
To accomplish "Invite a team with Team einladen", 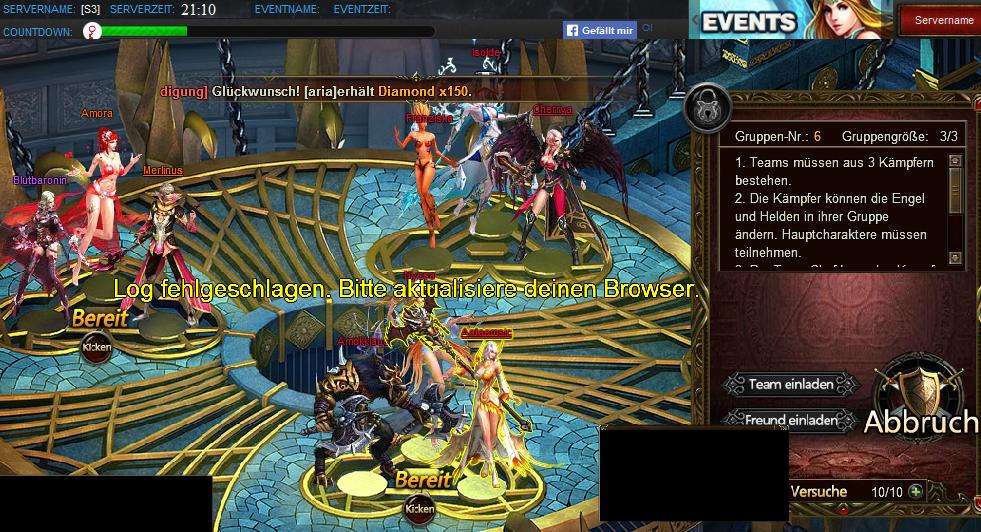I will coord(791,384).
